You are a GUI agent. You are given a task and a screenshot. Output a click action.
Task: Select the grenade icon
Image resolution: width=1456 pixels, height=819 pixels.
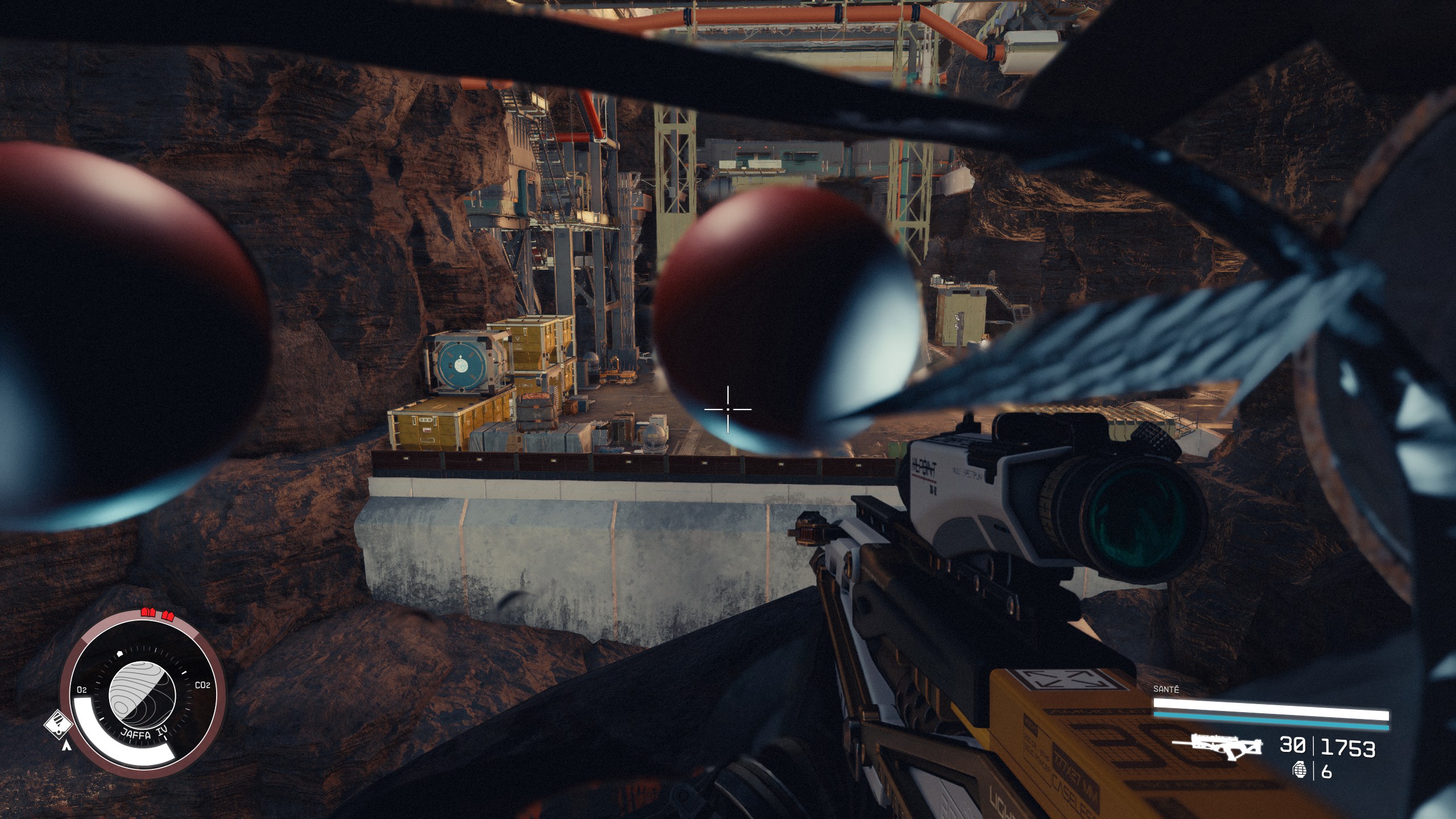(x=1300, y=771)
